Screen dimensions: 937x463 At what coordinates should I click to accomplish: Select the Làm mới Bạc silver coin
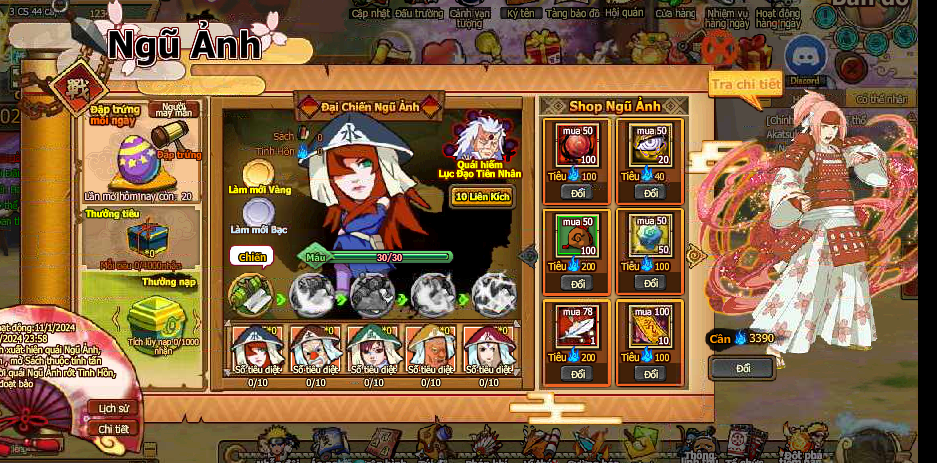tap(259, 213)
